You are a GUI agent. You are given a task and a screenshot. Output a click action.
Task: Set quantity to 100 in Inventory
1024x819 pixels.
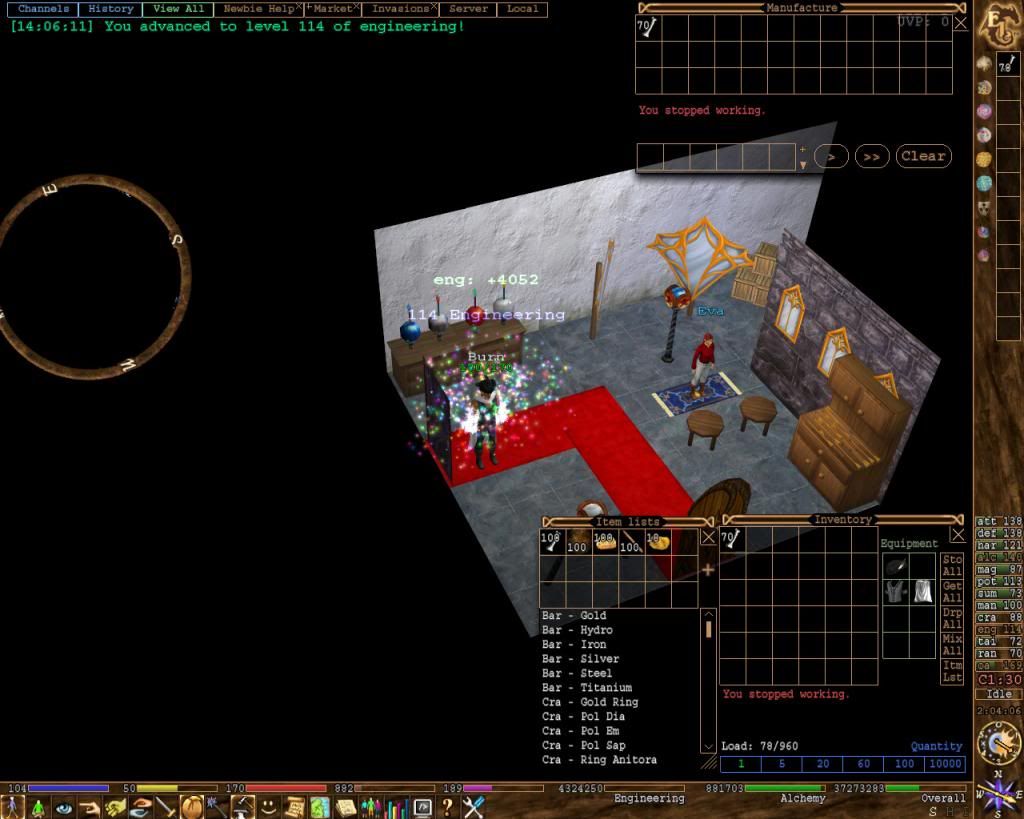(x=904, y=764)
